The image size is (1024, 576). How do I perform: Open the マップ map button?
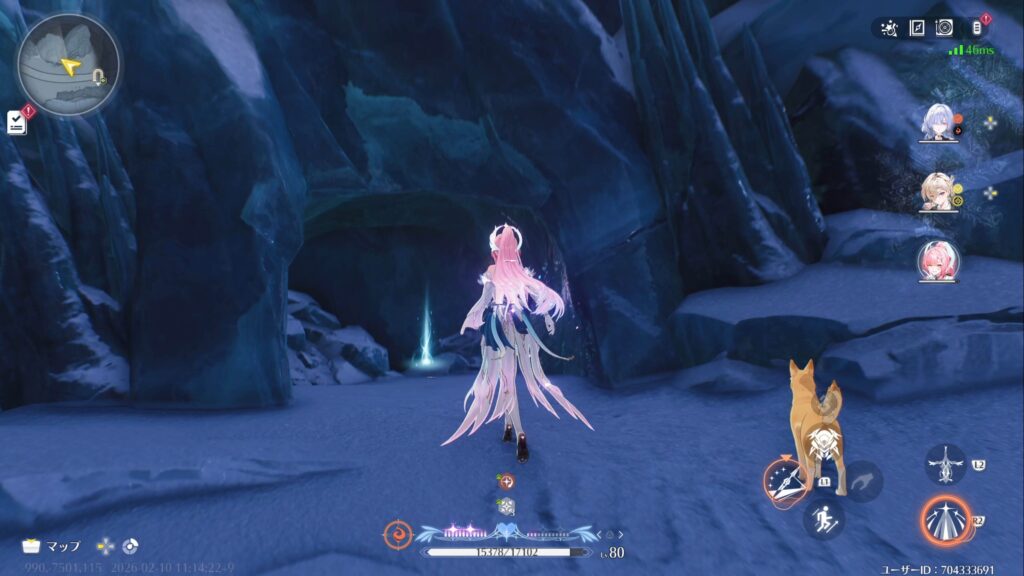(50, 546)
